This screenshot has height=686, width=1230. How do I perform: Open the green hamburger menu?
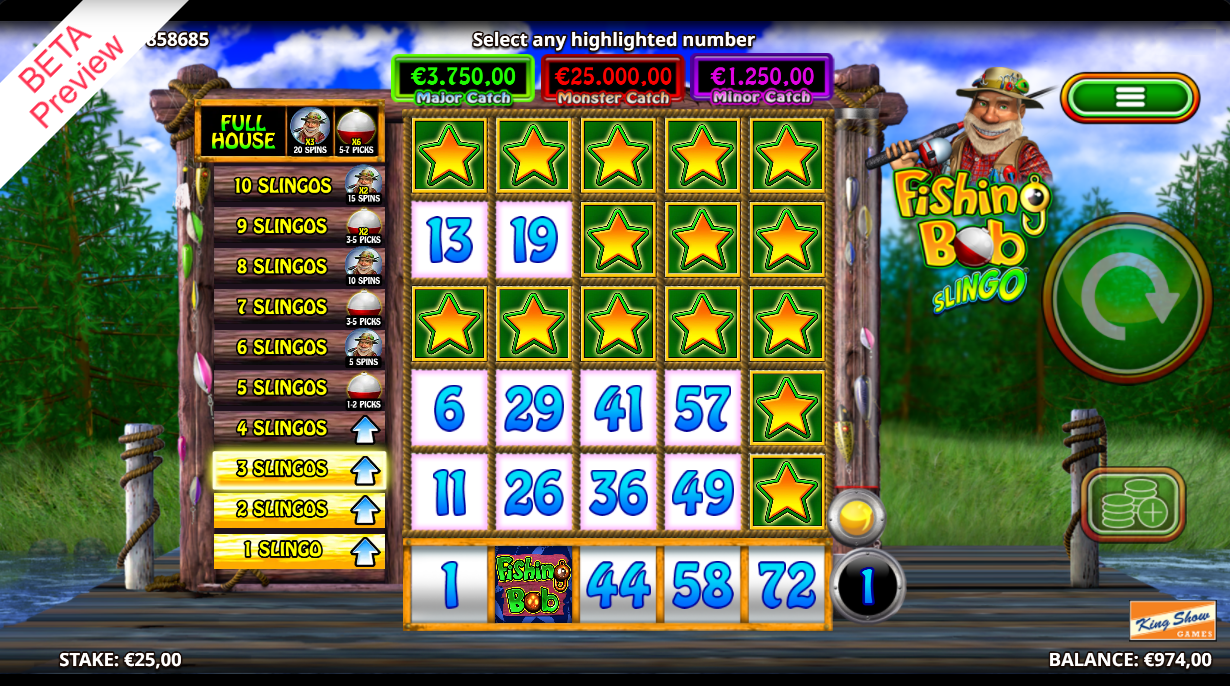(x=1130, y=97)
